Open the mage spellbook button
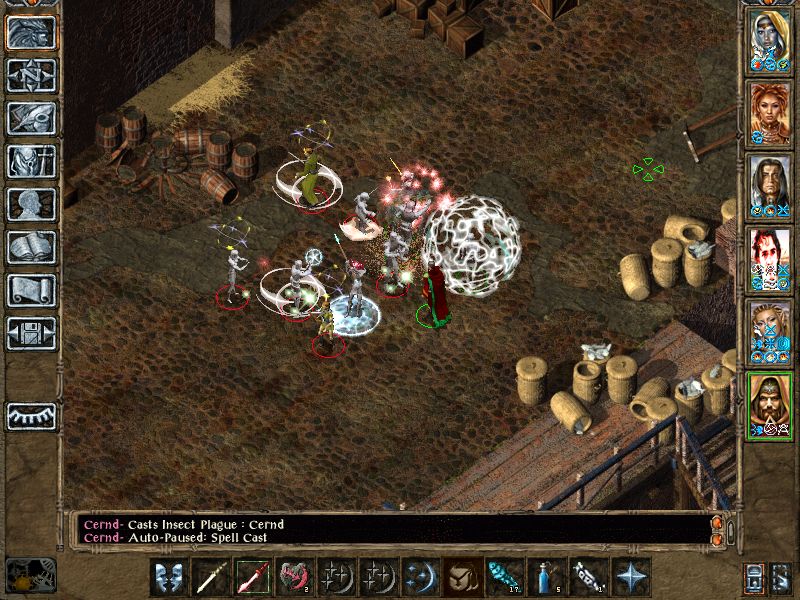 pos(31,247)
